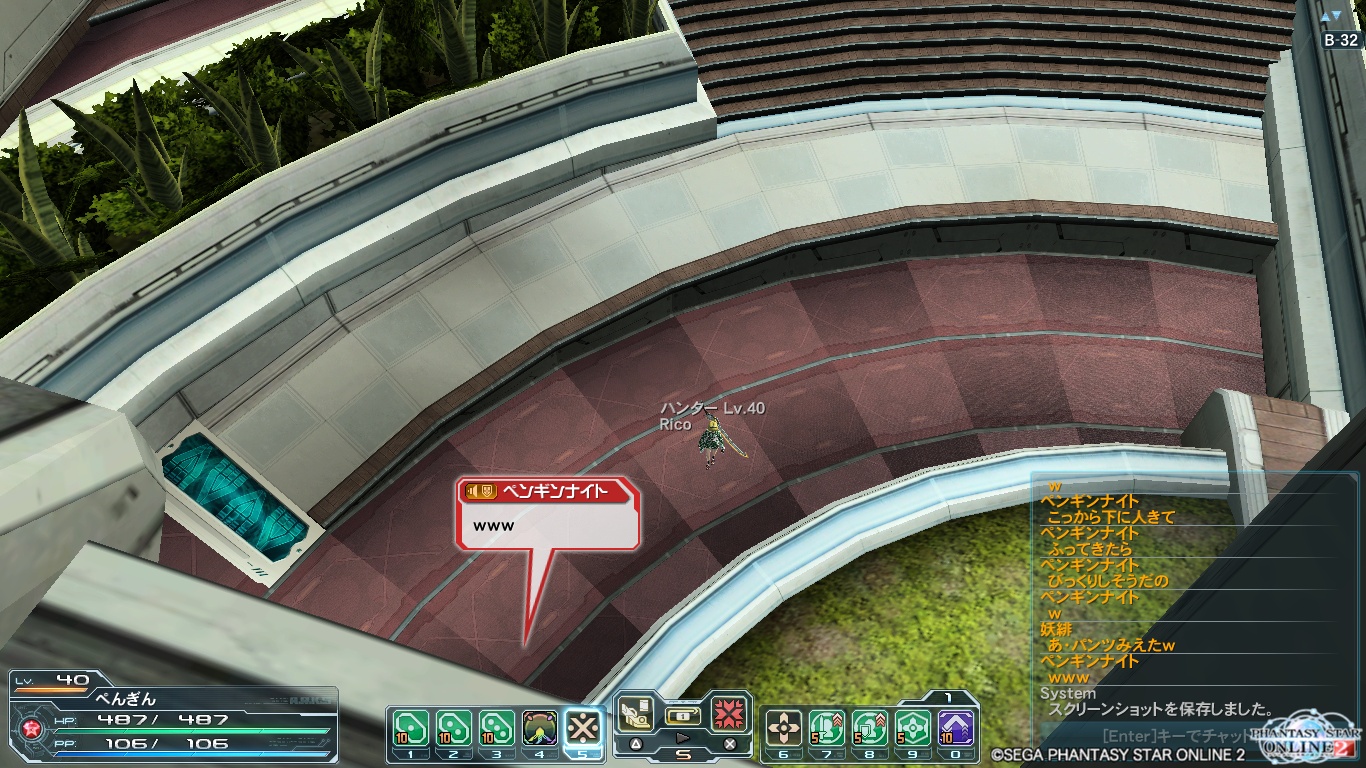Activate the red snowflake action in the palette
1366x768 pixels.
730,714
